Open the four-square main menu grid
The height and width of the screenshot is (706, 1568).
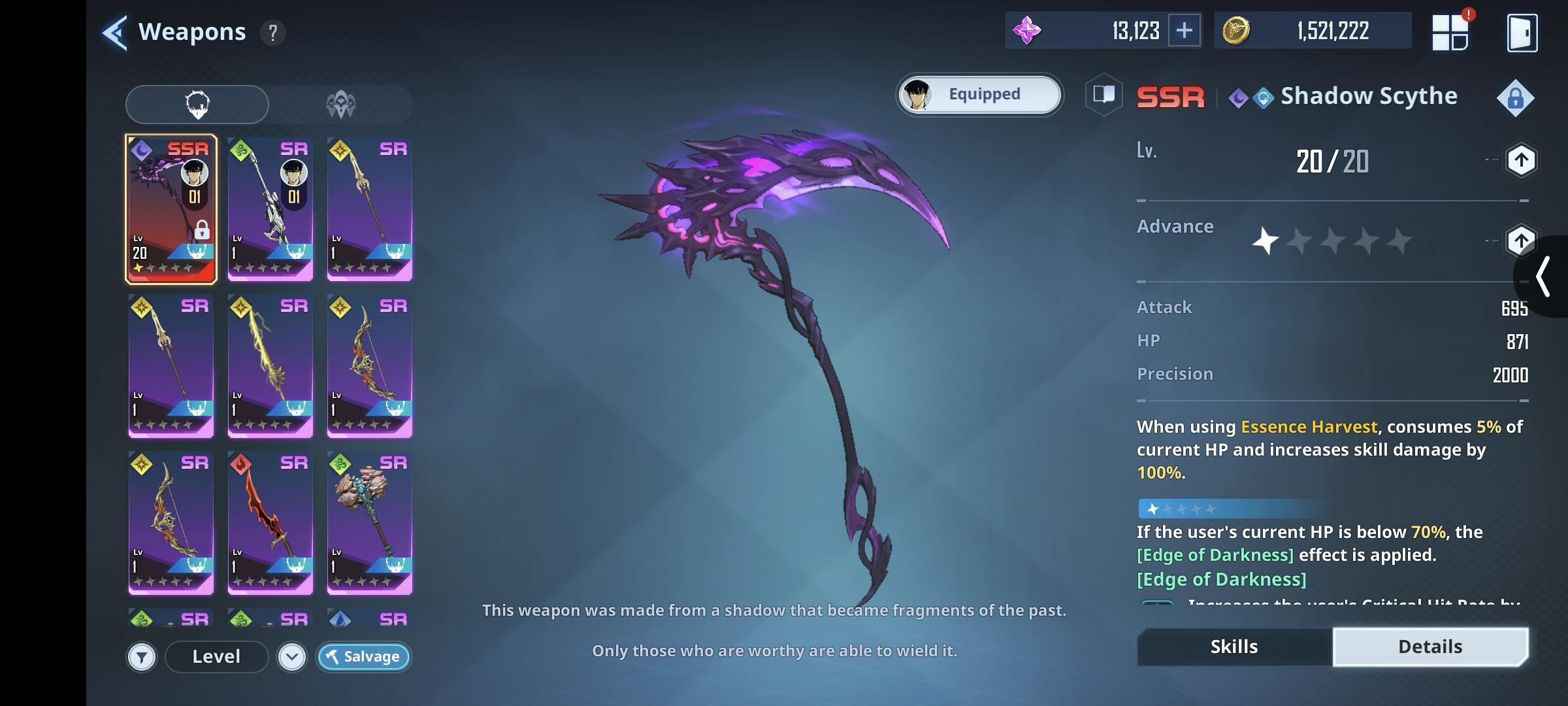[x=1450, y=33]
